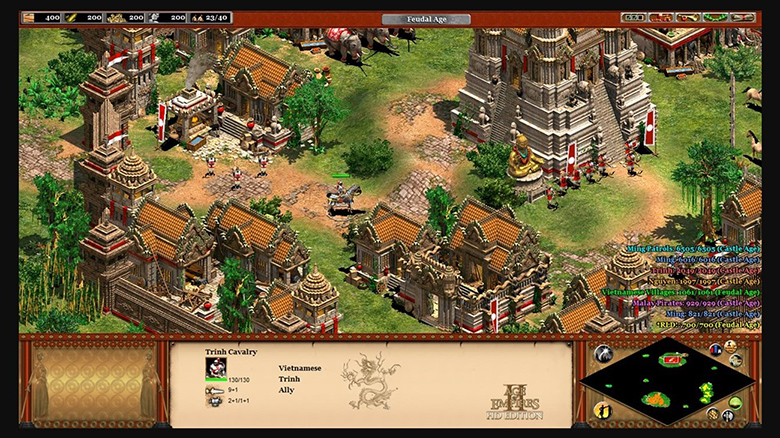Image resolution: width=780 pixels, height=438 pixels.
Task: Click the idle villager button beside the minimap
Action: [x=603, y=410]
